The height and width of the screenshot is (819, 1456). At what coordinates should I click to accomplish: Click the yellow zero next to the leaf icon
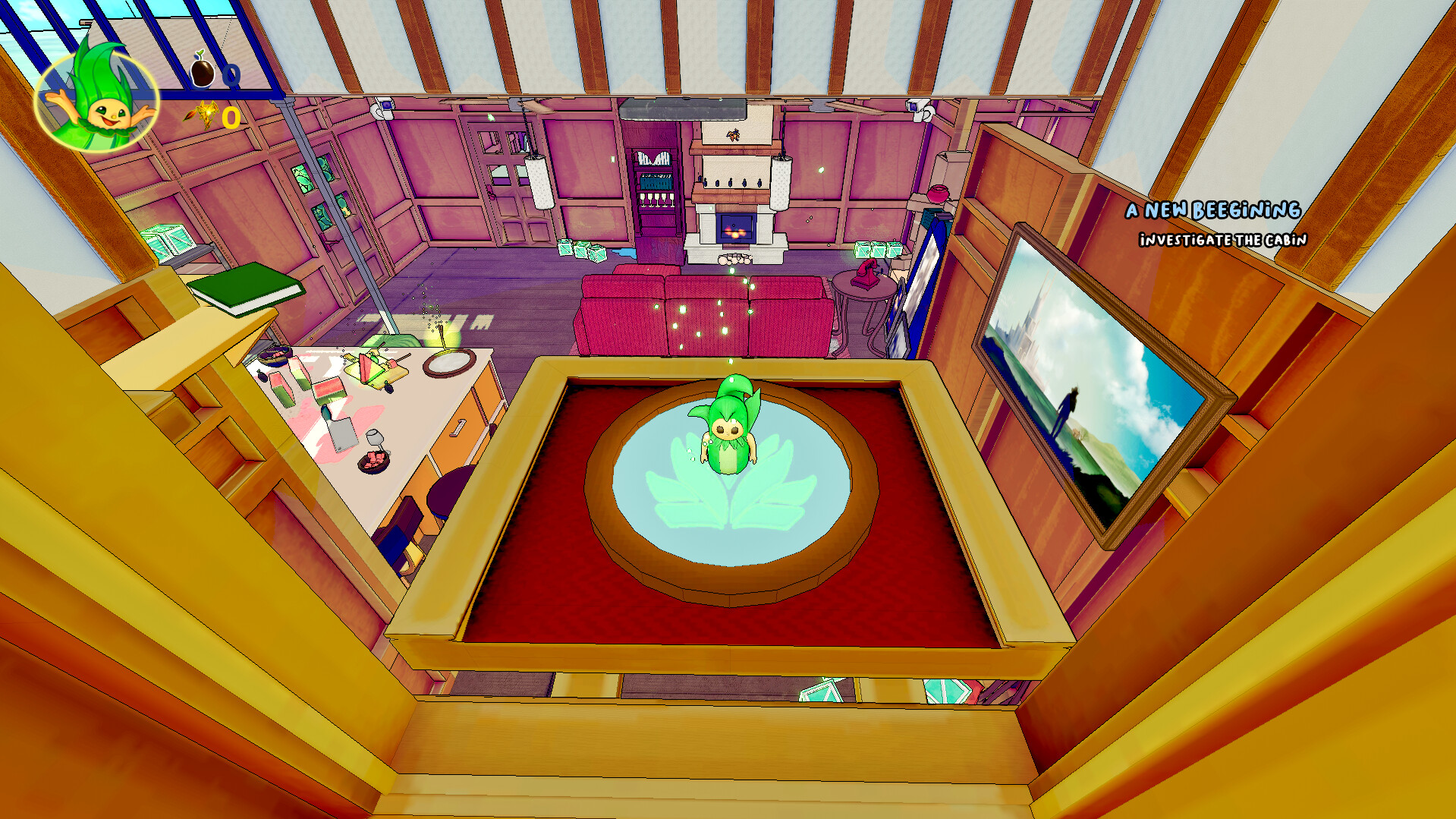[x=230, y=118]
